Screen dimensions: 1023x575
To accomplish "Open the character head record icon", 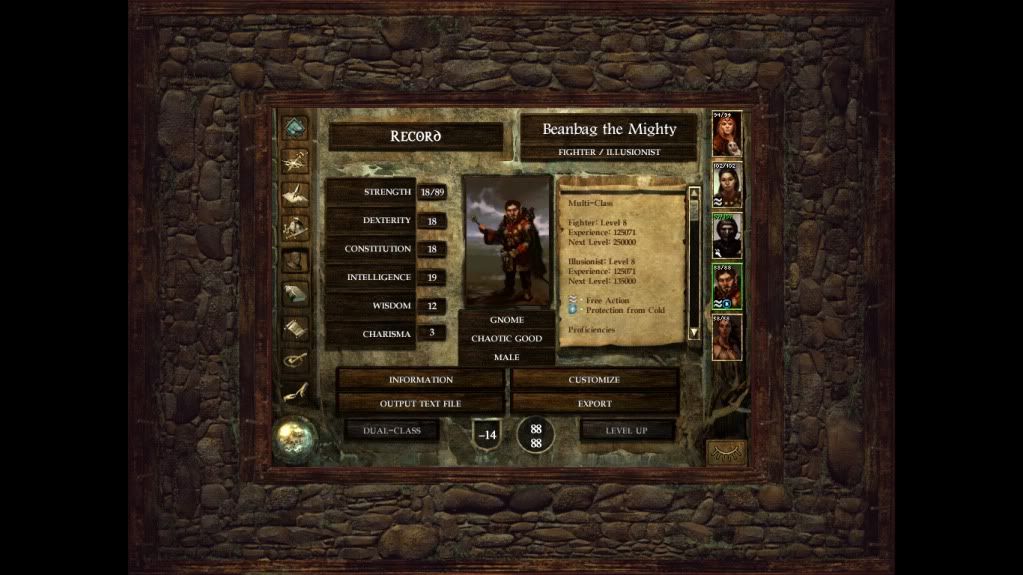I will (x=294, y=261).
